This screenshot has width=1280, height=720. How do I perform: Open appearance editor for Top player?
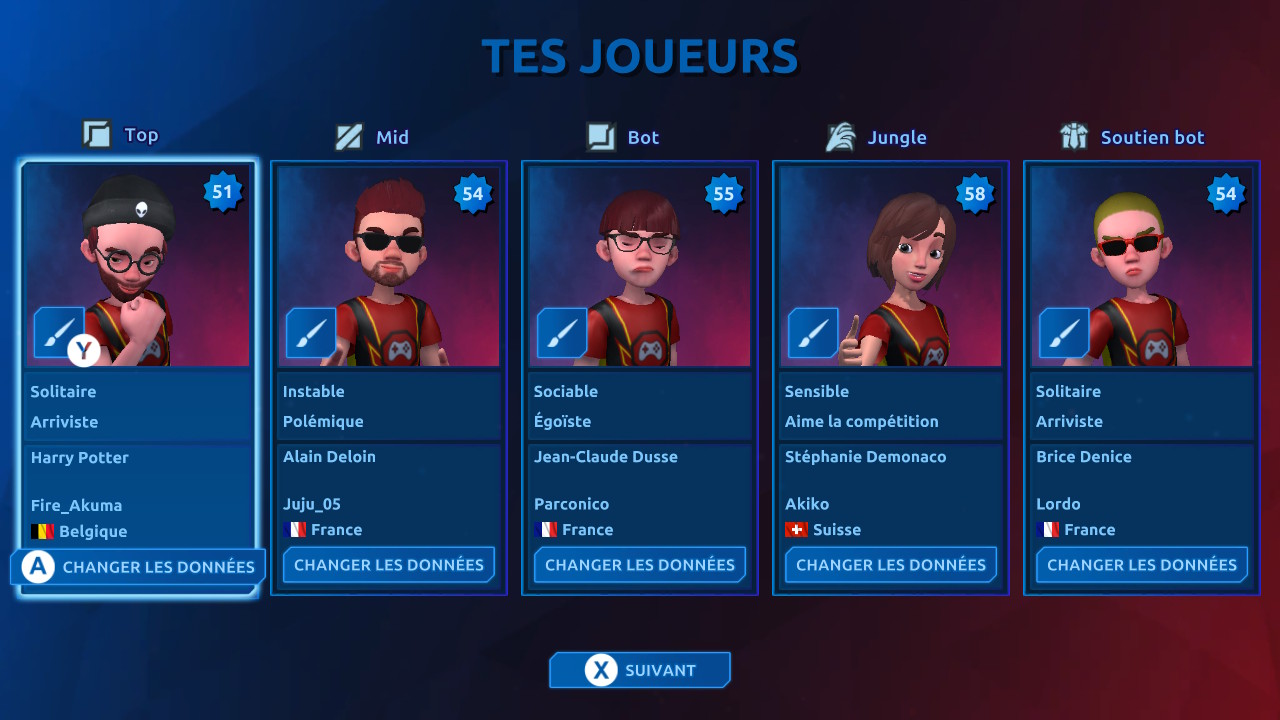pyautogui.click(x=58, y=332)
